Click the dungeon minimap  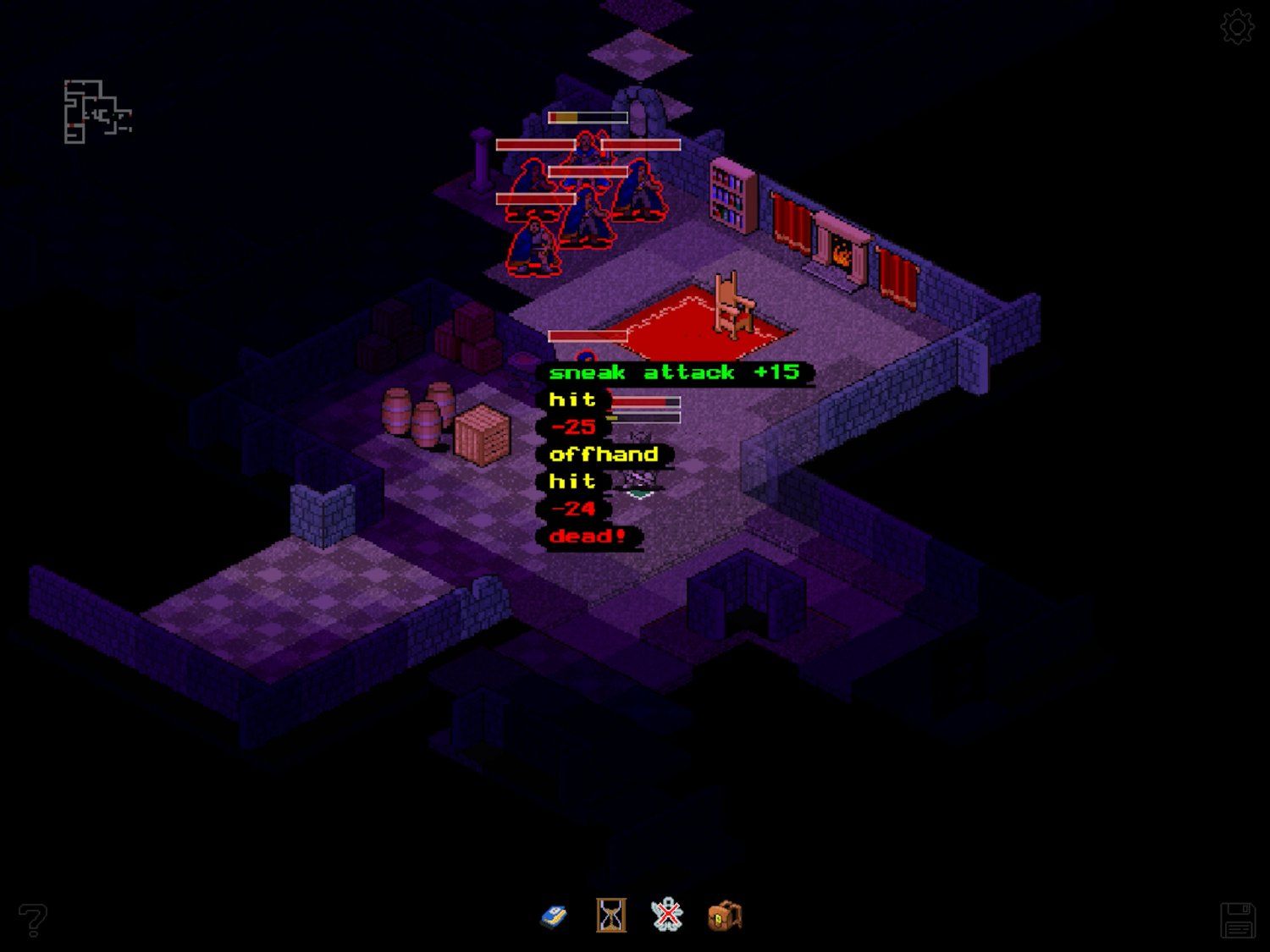tap(97, 112)
